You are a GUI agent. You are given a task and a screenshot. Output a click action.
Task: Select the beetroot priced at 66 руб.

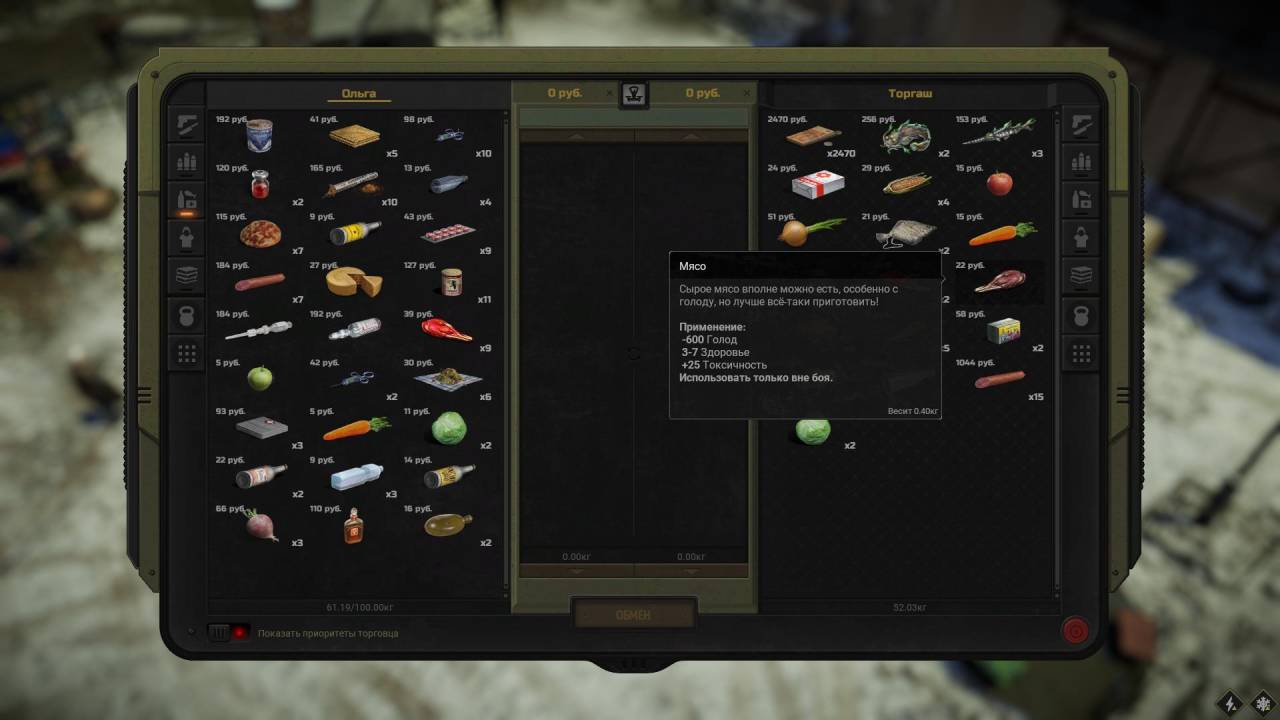click(262, 525)
